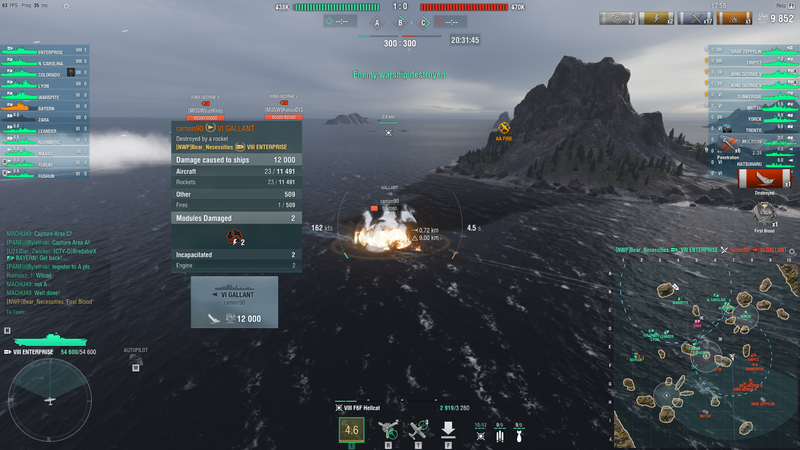Recall the squadron with the down-arrow icon
This screenshot has width=800, height=450.
point(449,430)
